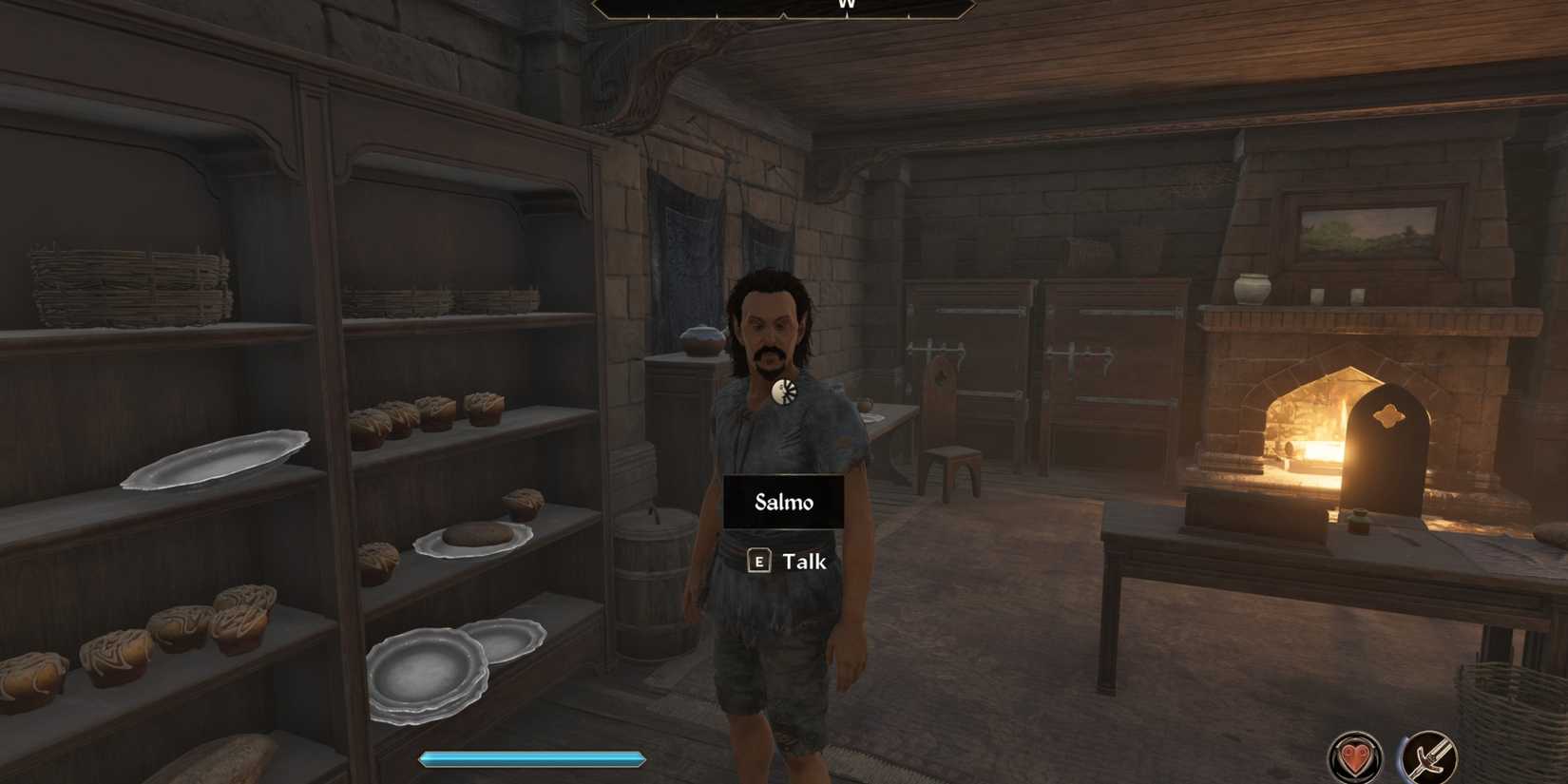The width and height of the screenshot is (1568, 784).
Task: Expand the interaction prompt panel
Action: [789, 562]
